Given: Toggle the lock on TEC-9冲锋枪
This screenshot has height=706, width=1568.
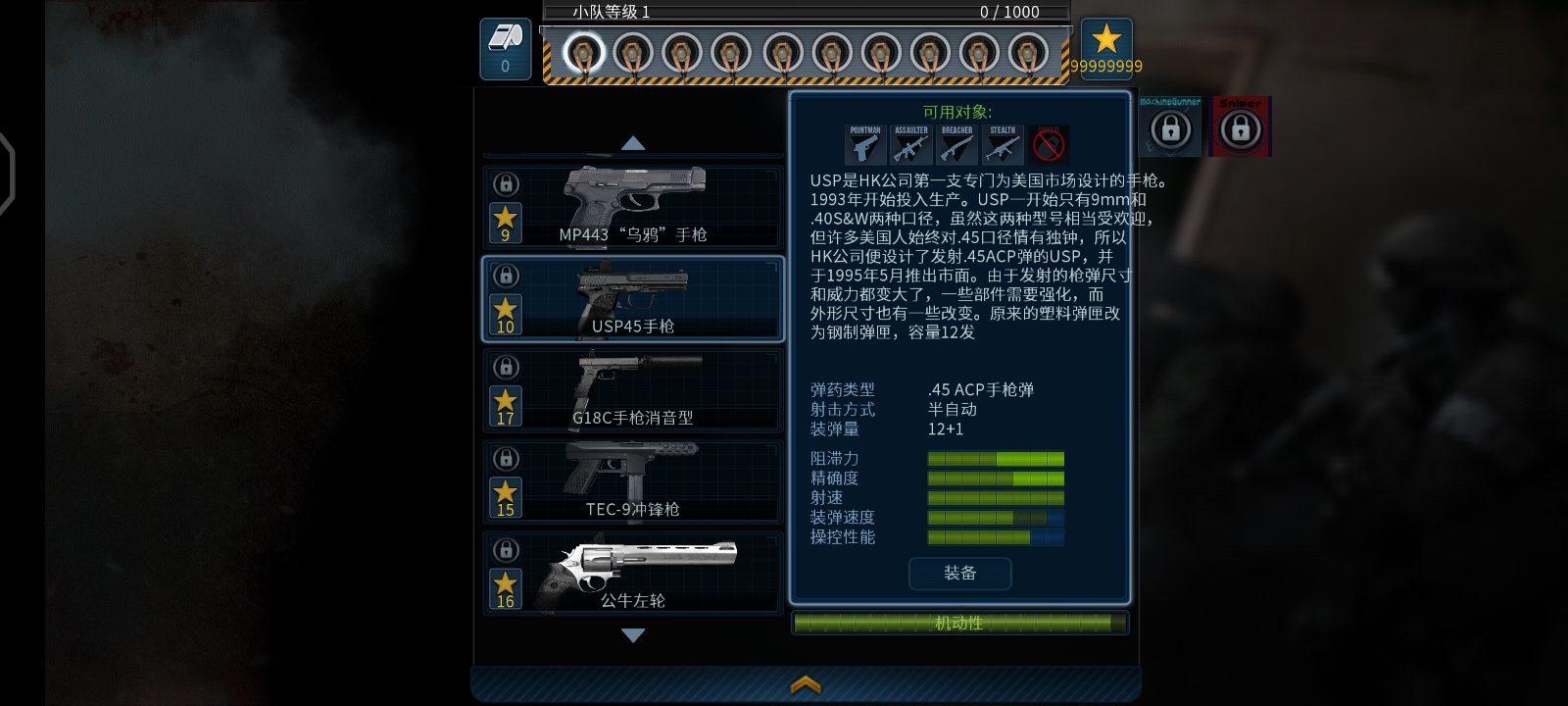Looking at the screenshot, I should [x=506, y=459].
